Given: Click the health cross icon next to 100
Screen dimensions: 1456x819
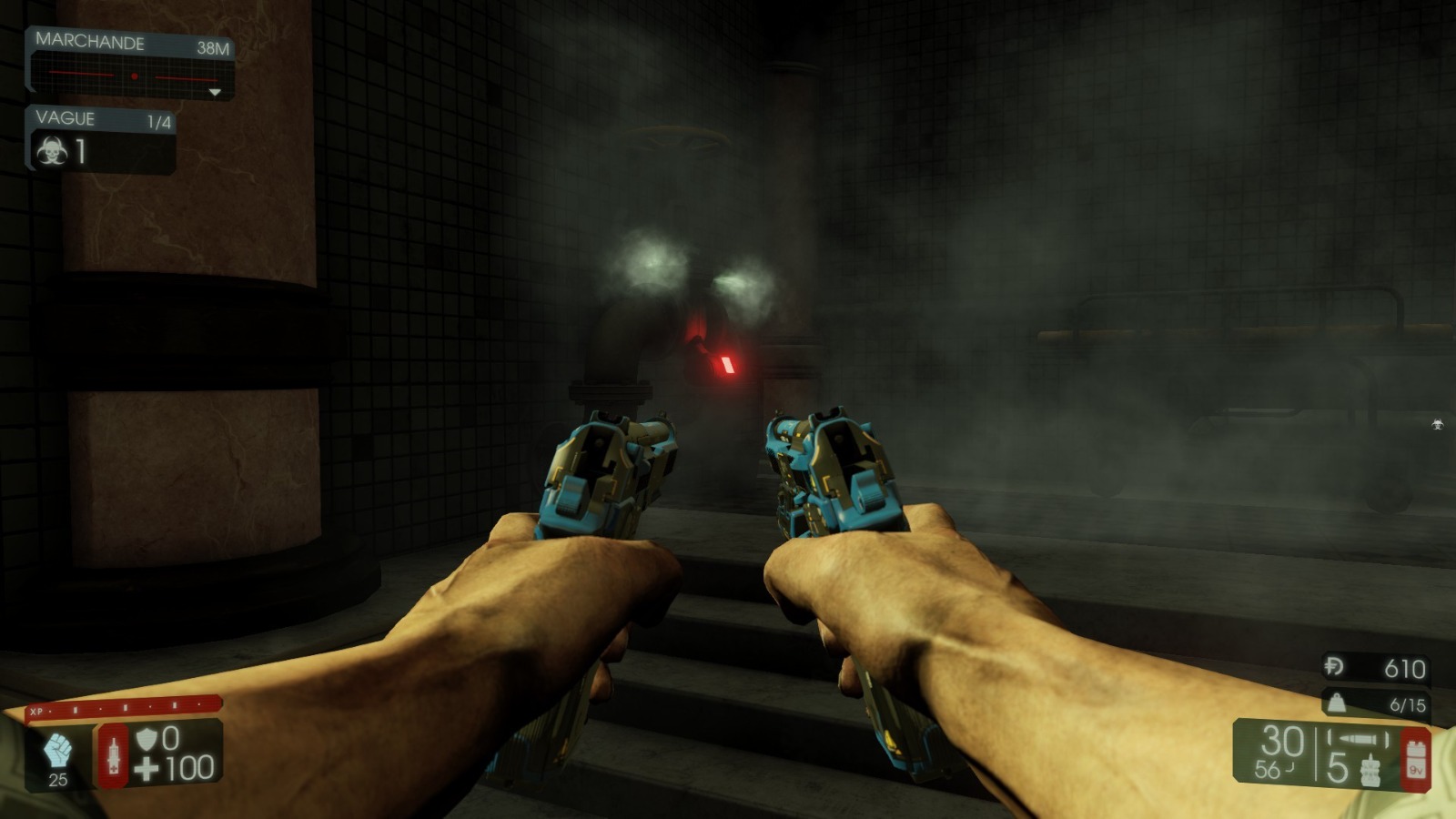Looking at the screenshot, I should click(146, 766).
